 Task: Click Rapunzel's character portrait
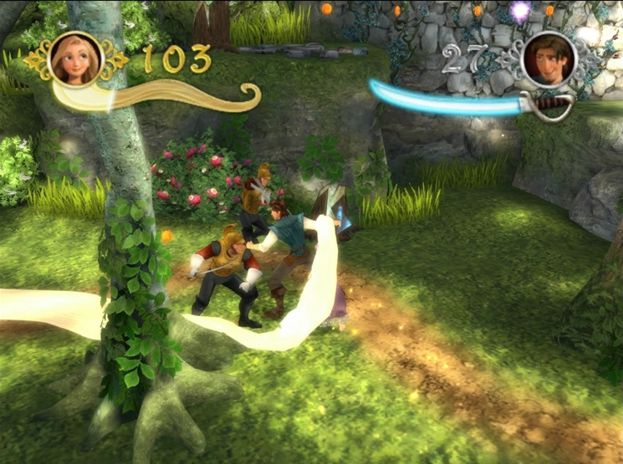(x=76, y=58)
